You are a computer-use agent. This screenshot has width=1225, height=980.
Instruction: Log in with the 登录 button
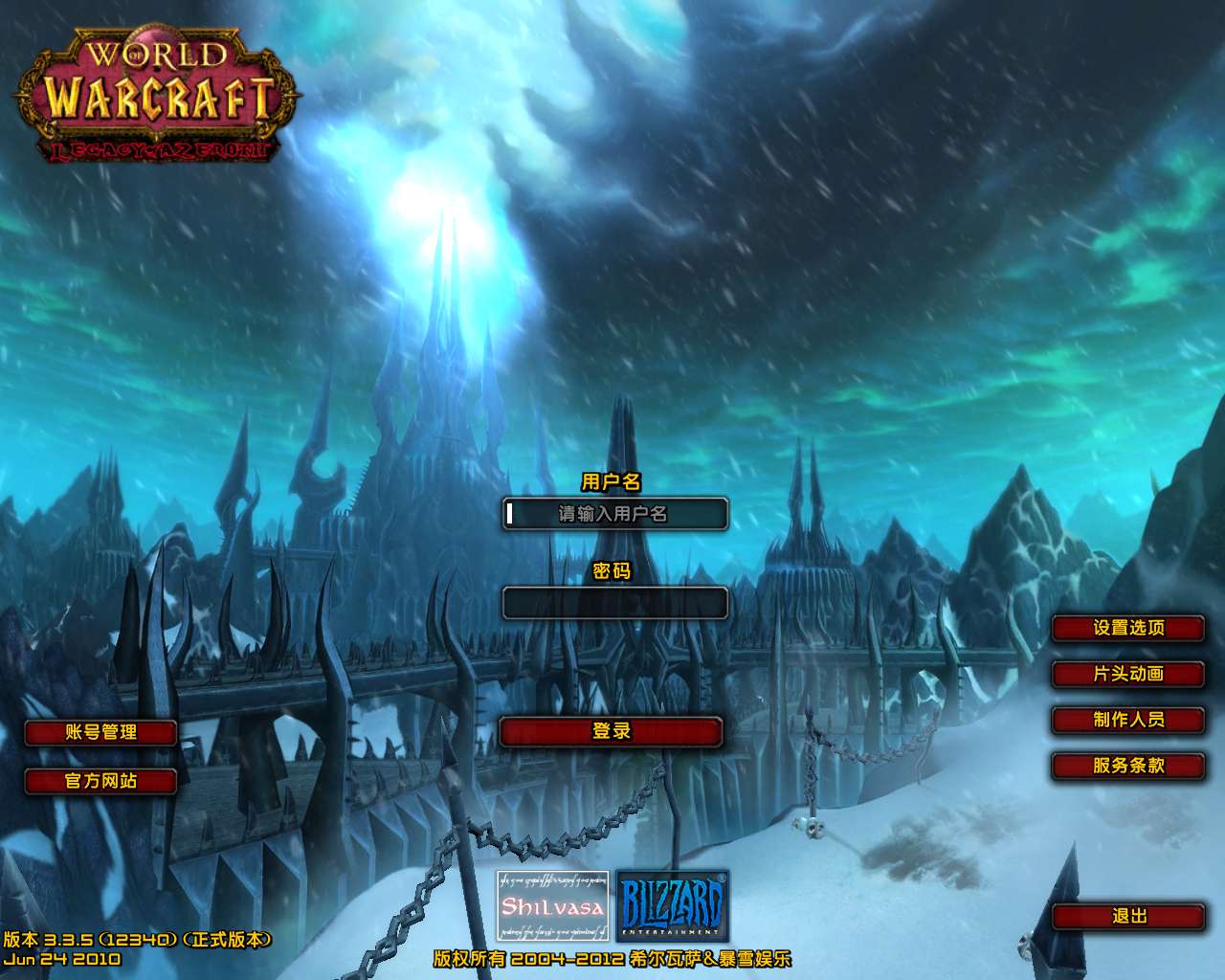(x=611, y=732)
